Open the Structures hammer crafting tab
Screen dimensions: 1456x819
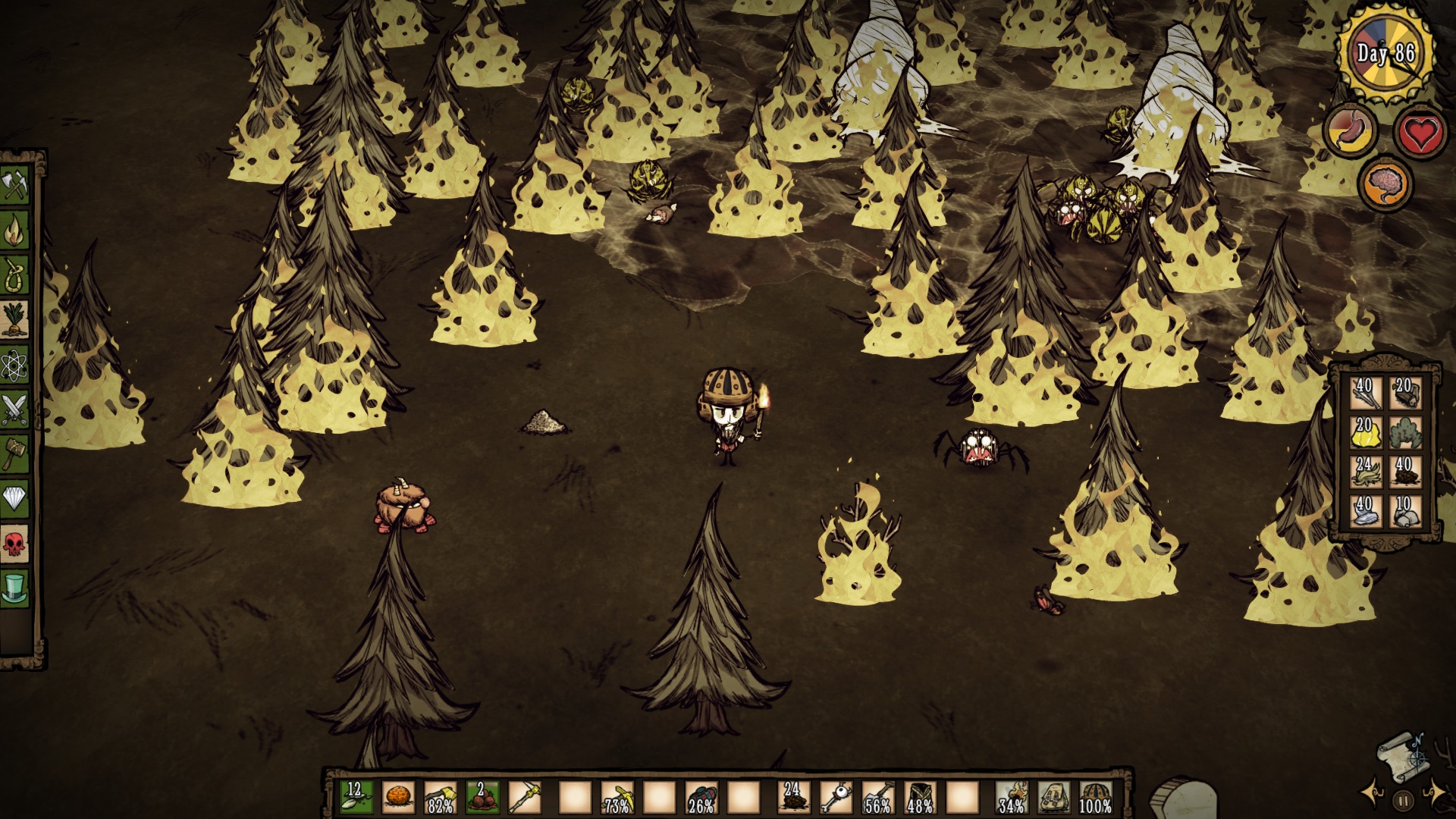pos(15,453)
